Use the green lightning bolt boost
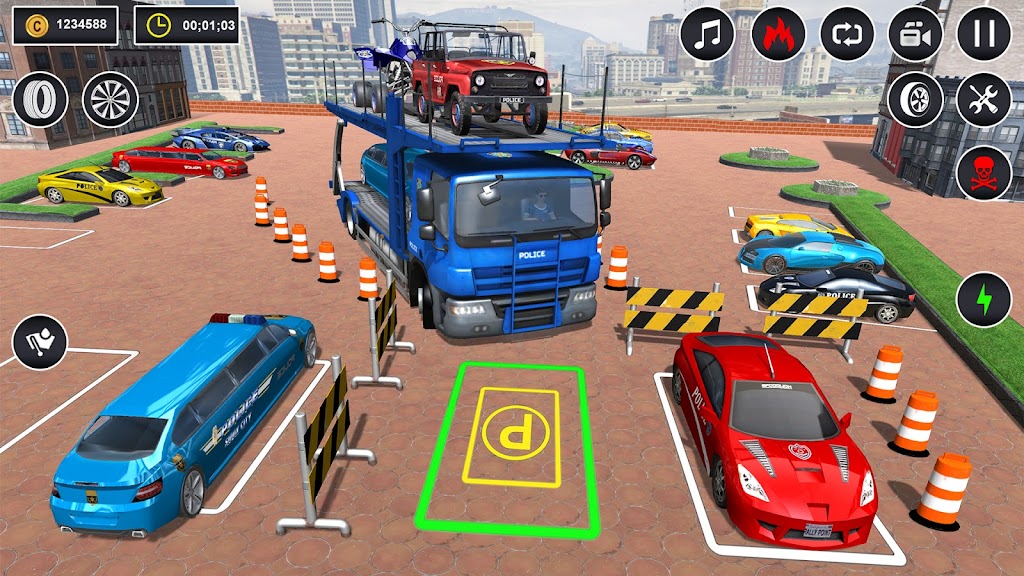This screenshot has width=1024, height=576. pyautogui.click(x=984, y=299)
